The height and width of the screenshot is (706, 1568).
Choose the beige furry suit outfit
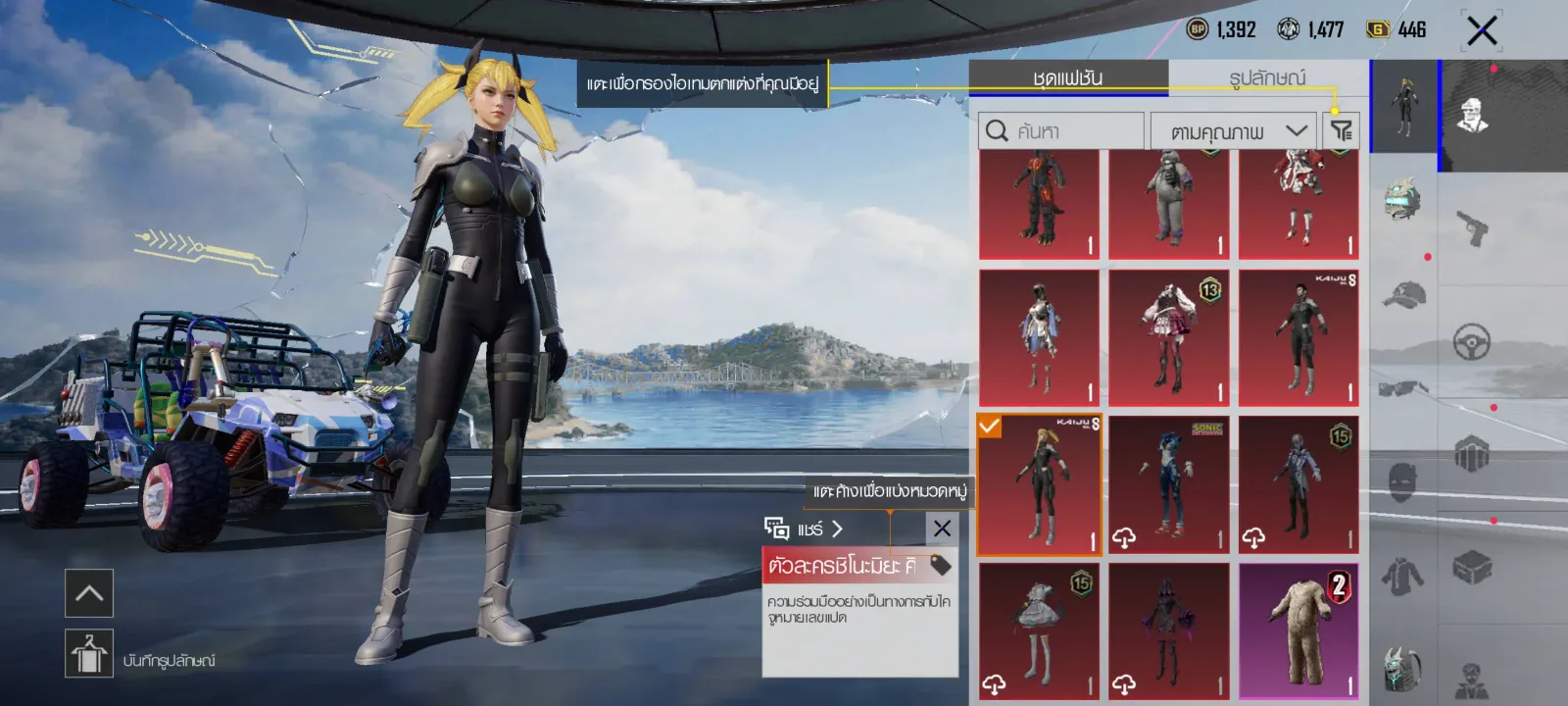tap(1298, 631)
